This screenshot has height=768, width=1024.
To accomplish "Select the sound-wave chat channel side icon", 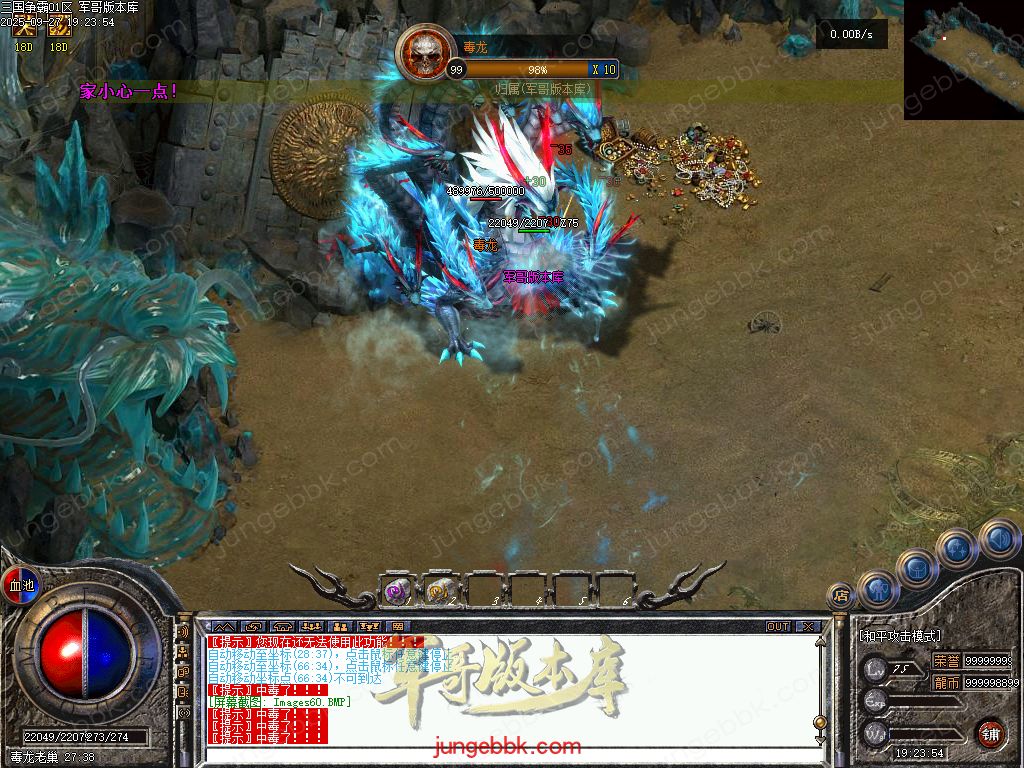I will [x=183, y=632].
